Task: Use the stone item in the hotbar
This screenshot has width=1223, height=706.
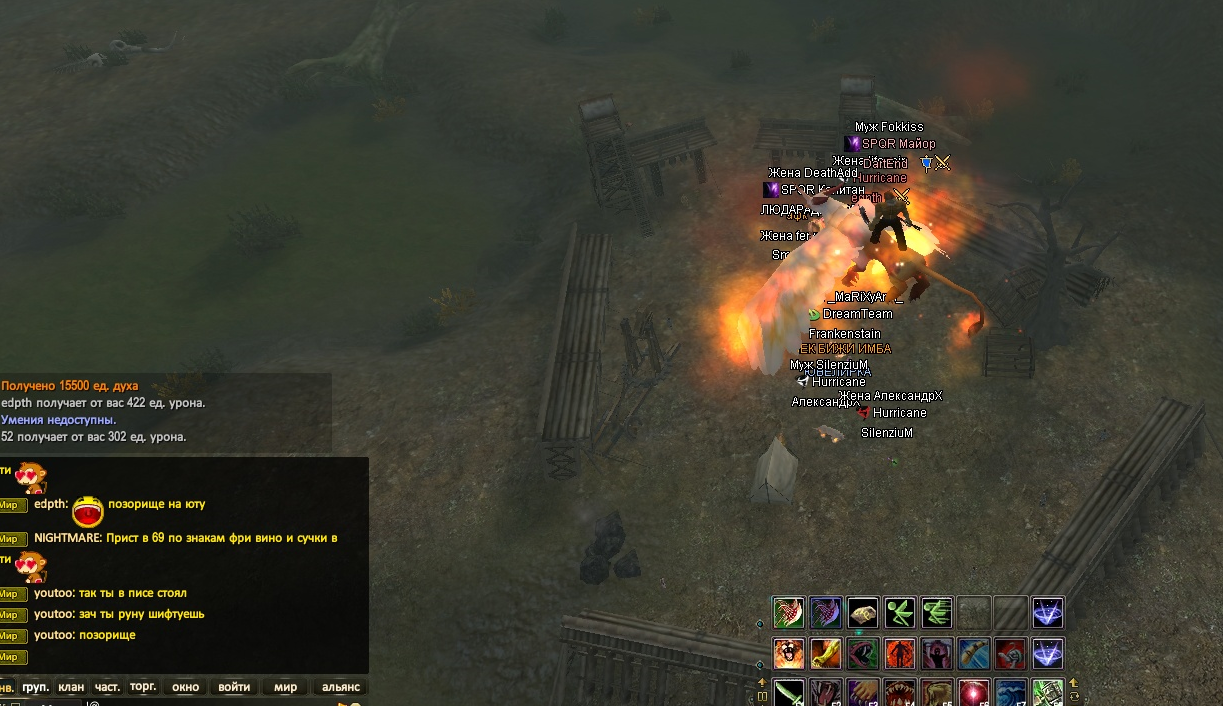Action: (x=863, y=612)
